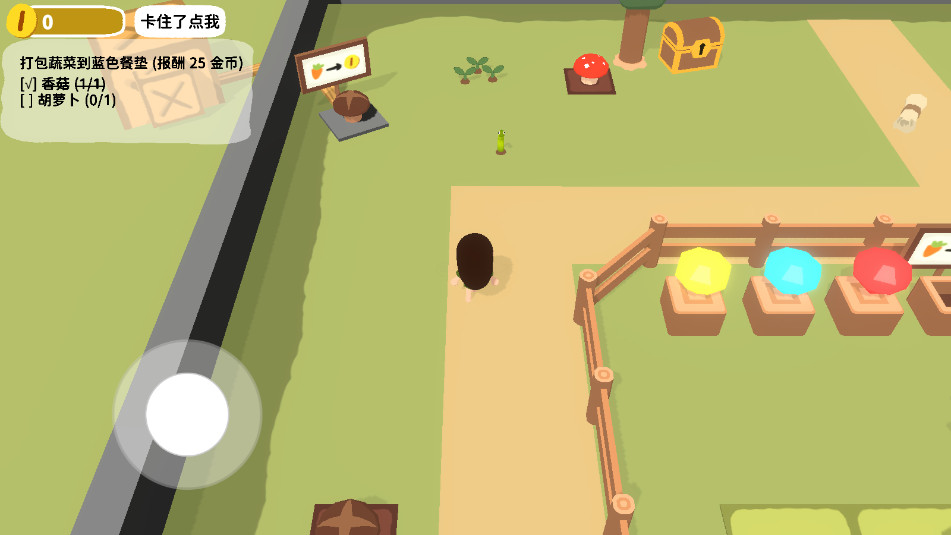Click the white virtual joystick knob

click(x=187, y=414)
